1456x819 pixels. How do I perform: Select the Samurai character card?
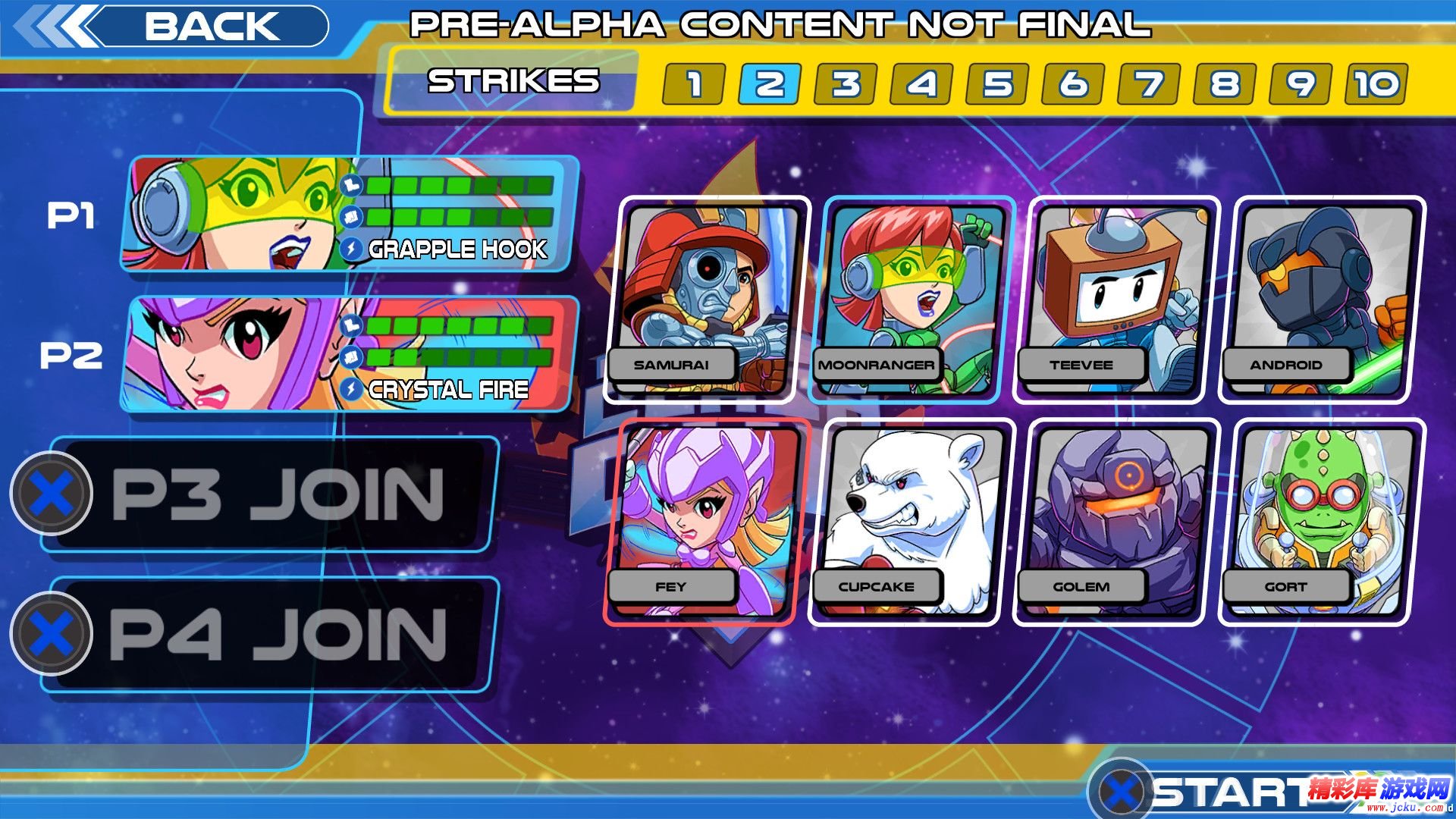tap(707, 300)
